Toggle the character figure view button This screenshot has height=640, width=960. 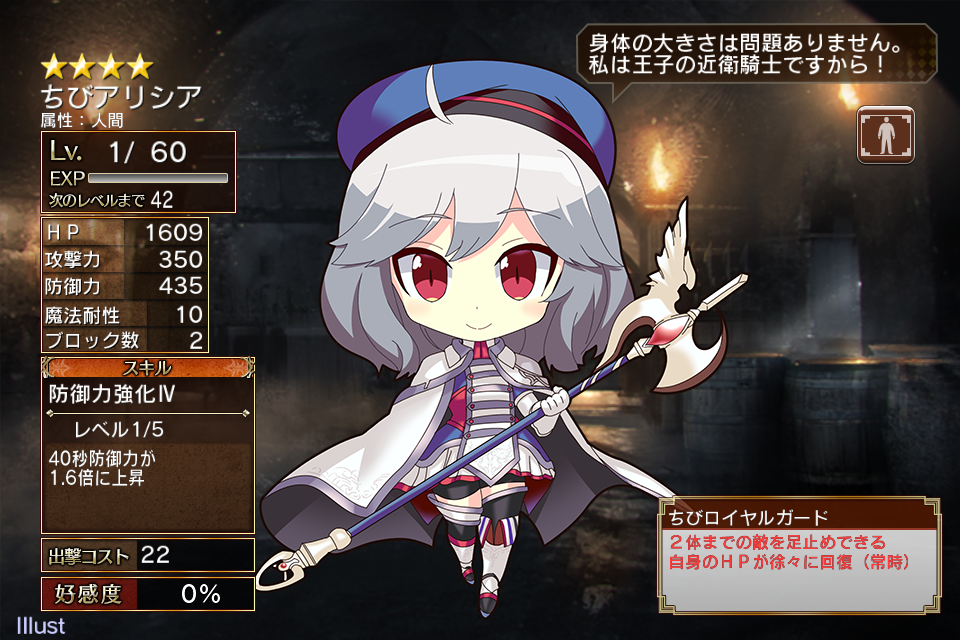(x=885, y=135)
